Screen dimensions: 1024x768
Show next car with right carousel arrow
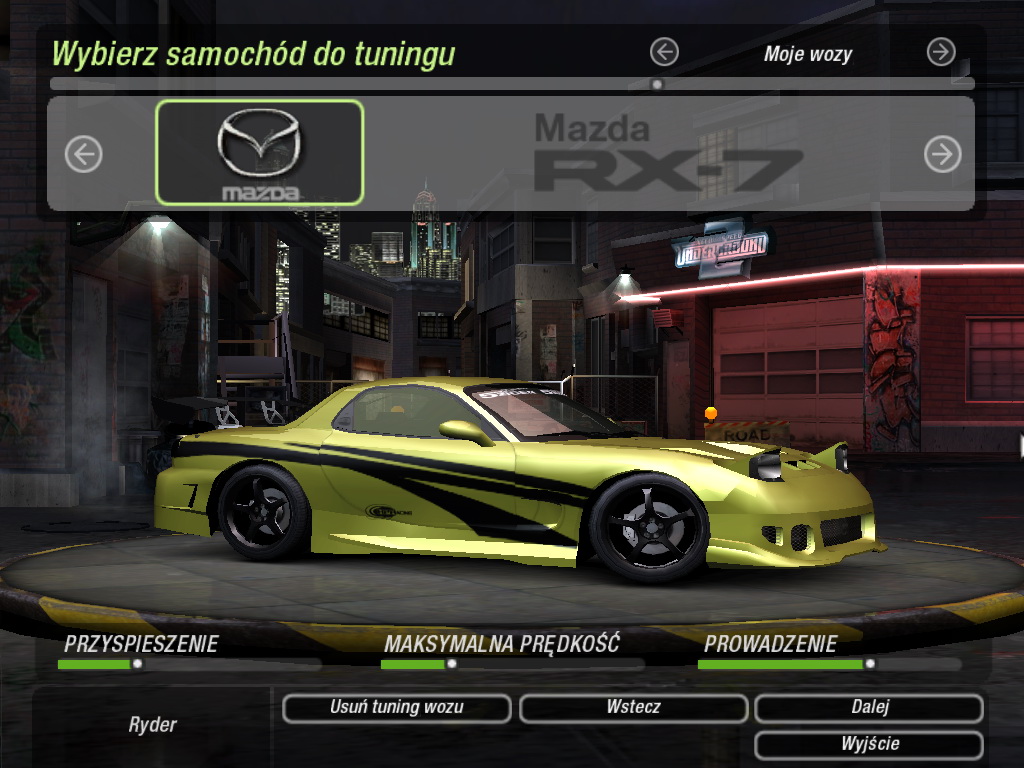942,154
